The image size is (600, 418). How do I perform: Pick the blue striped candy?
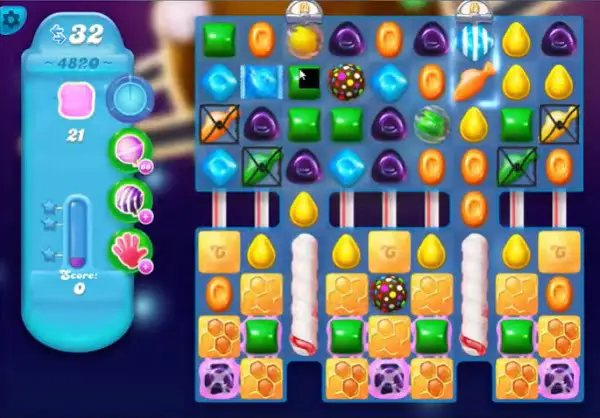[x=472, y=40]
